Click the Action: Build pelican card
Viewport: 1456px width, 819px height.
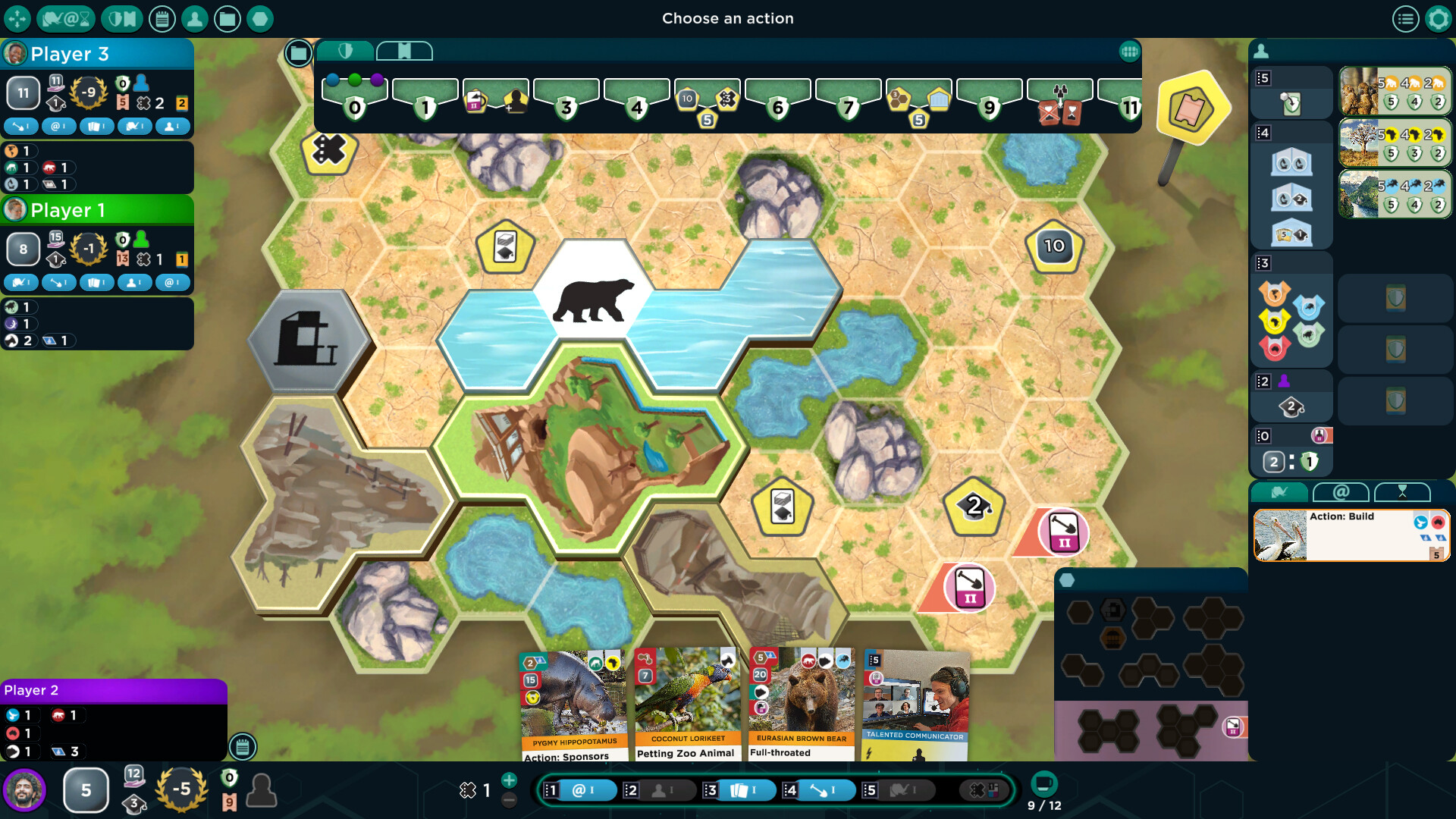(1350, 535)
